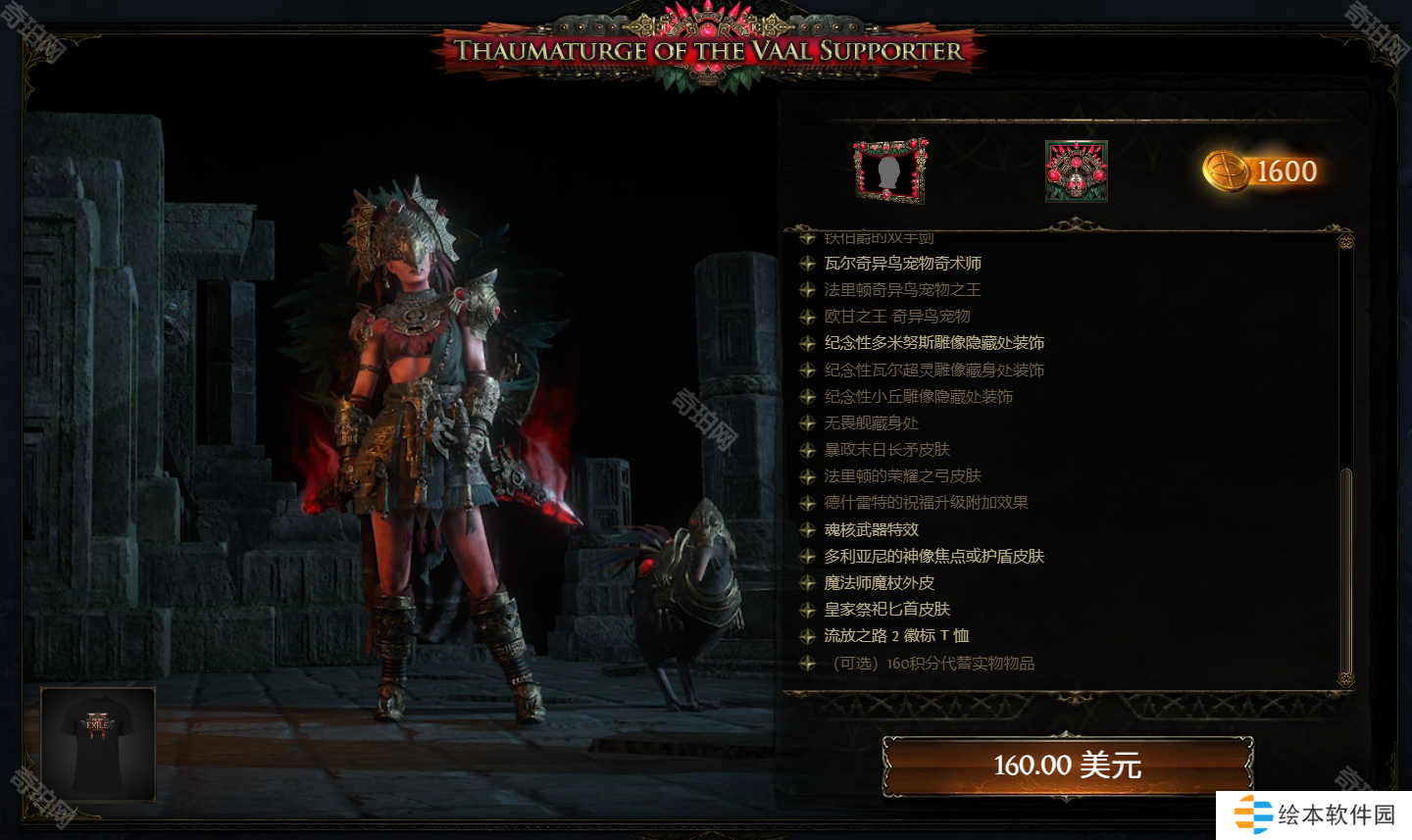The height and width of the screenshot is (840, 1412).
Task: Choose the 法里顿奇异鸟宠物之王 entry
Action: [902, 290]
